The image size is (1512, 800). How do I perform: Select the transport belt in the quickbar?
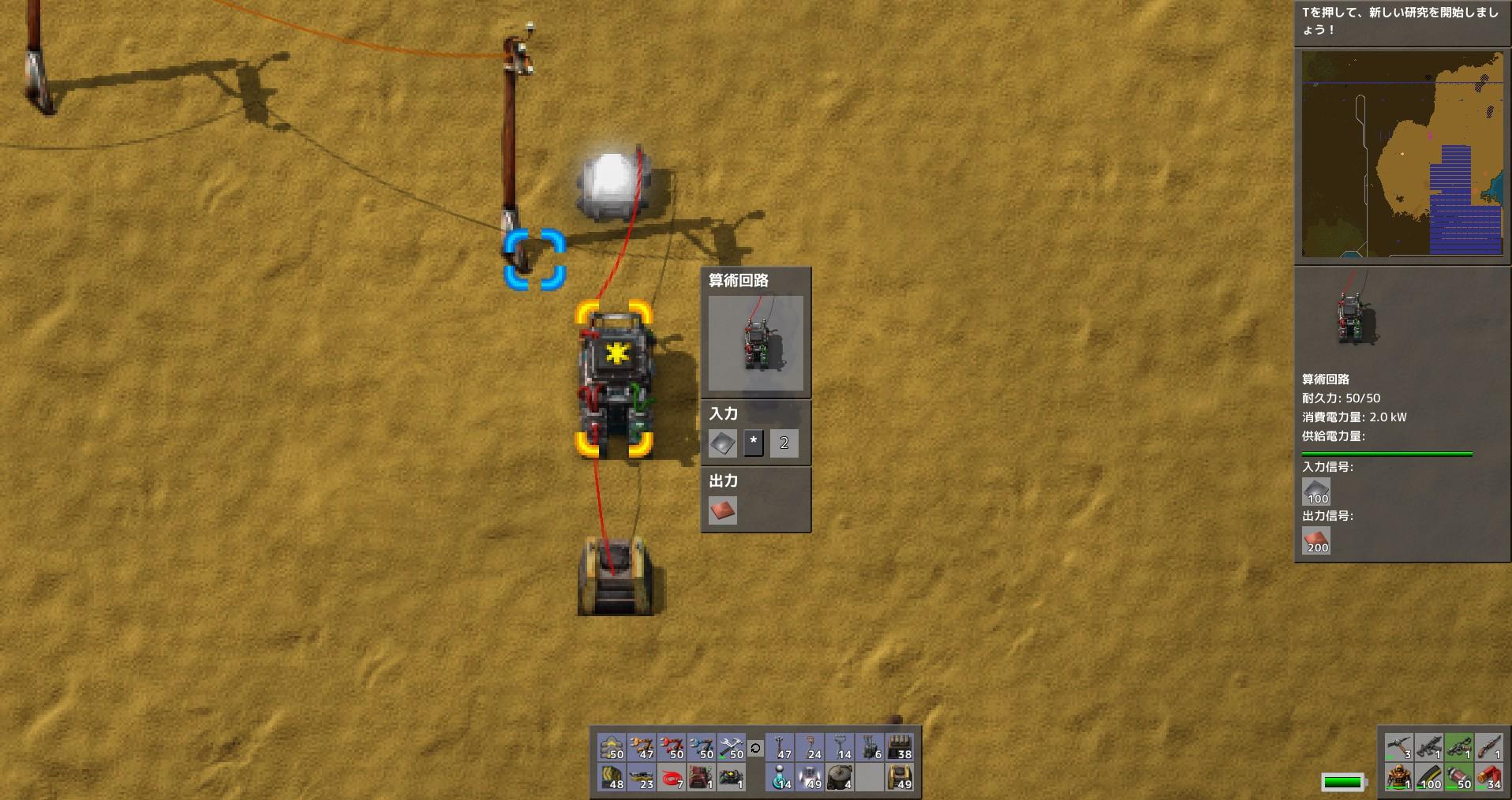(x=614, y=779)
